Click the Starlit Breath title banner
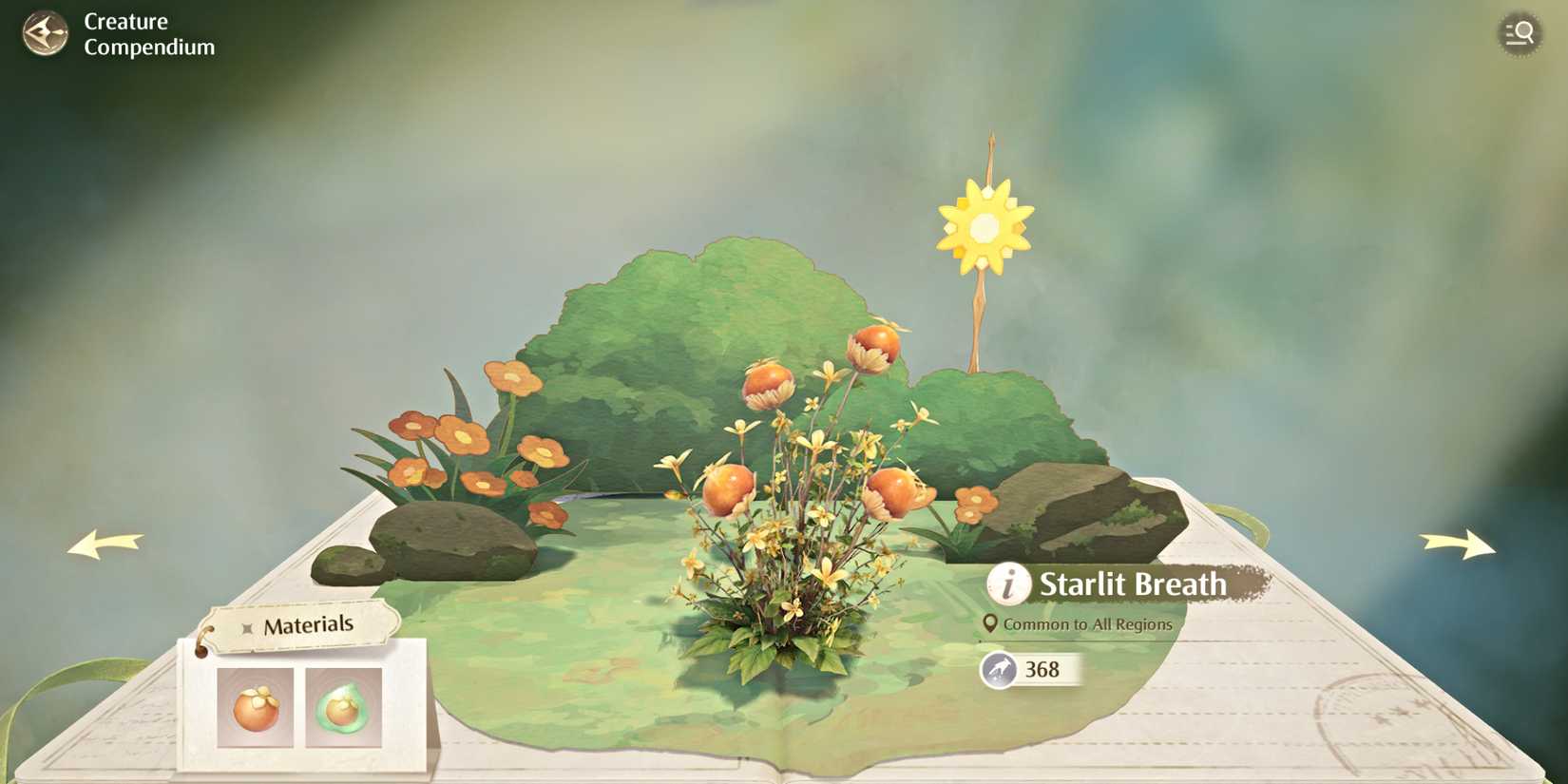 point(1131,584)
